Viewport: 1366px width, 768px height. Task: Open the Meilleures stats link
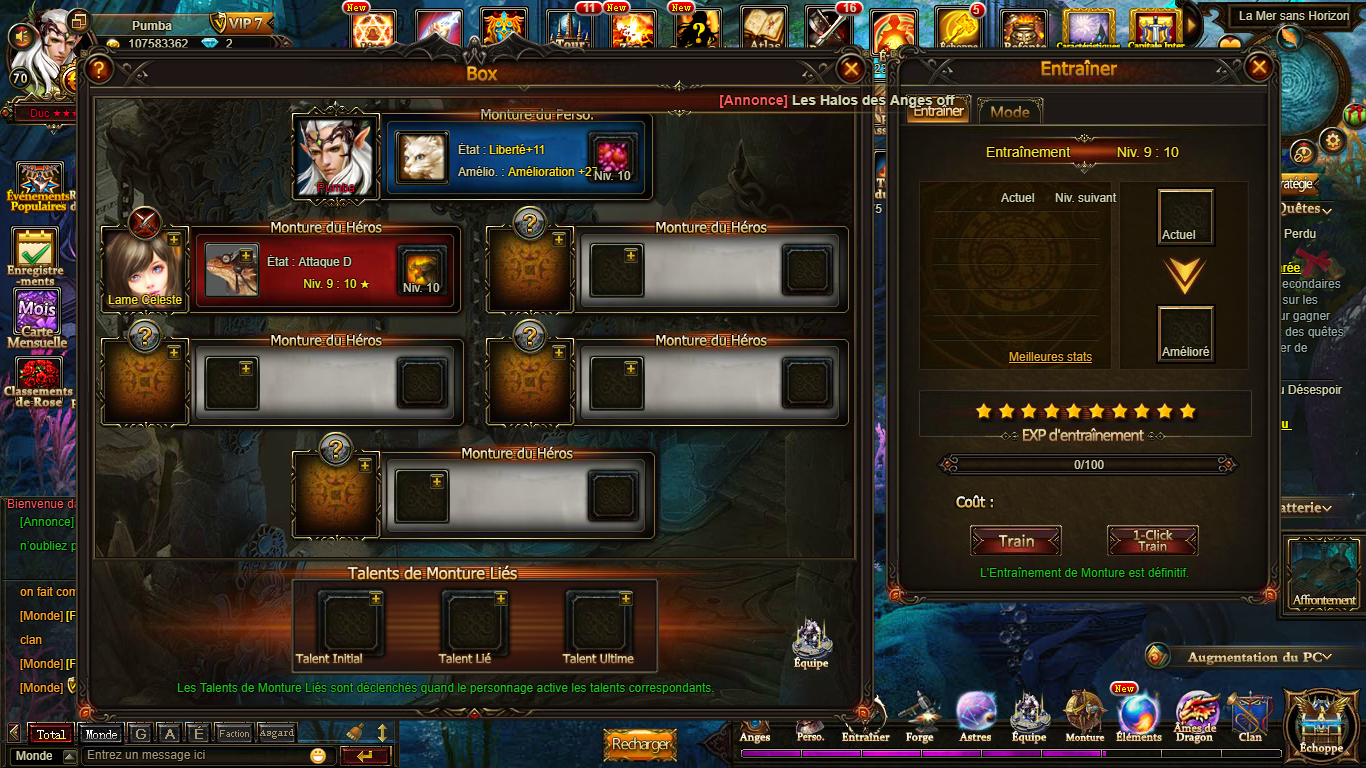point(1050,357)
